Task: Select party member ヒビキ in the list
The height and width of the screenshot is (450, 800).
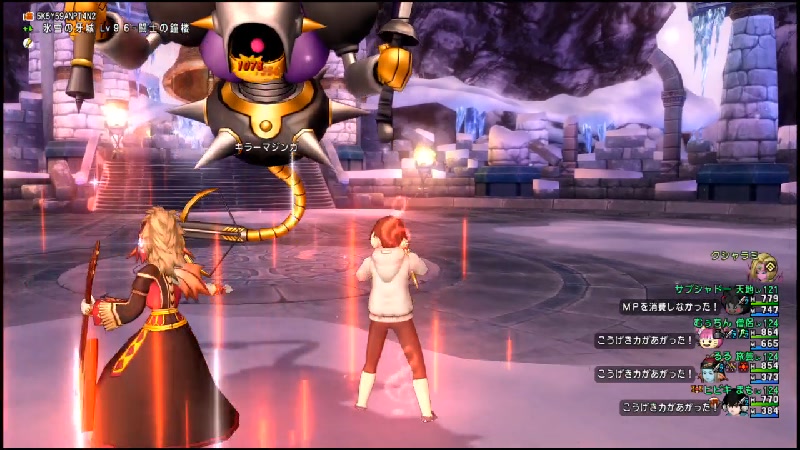Action: coord(714,391)
